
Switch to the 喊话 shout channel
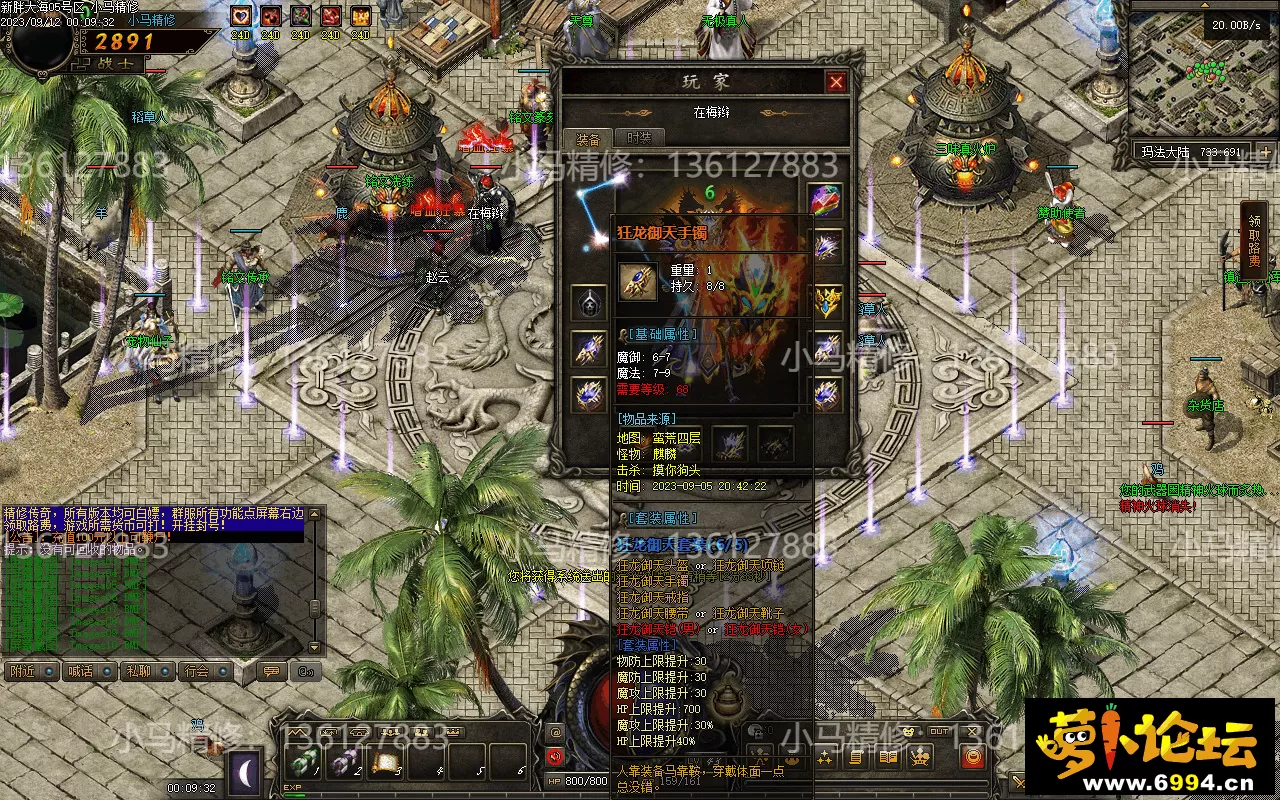pos(81,671)
